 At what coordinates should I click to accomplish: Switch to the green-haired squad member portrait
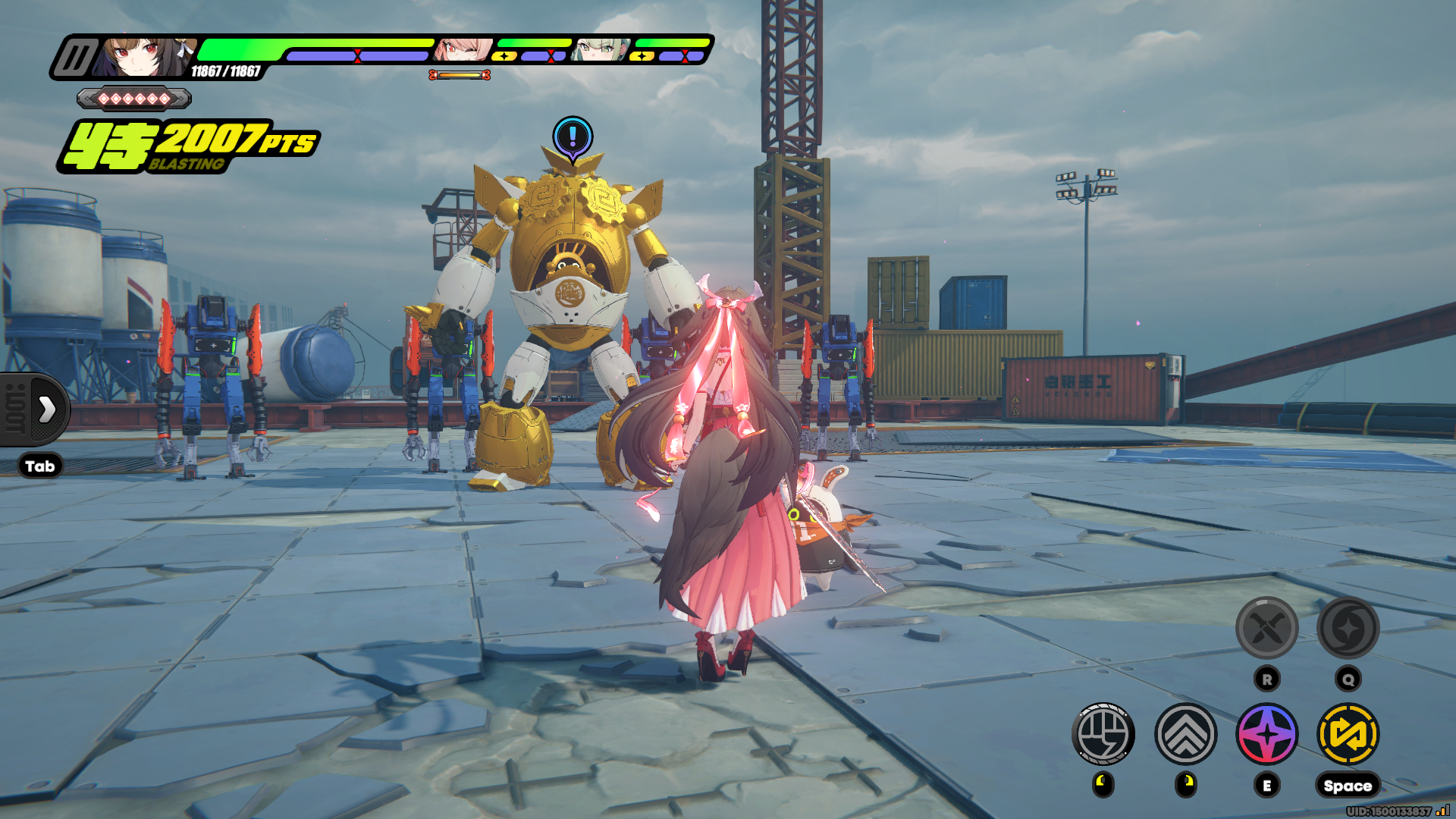coord(601,50)
